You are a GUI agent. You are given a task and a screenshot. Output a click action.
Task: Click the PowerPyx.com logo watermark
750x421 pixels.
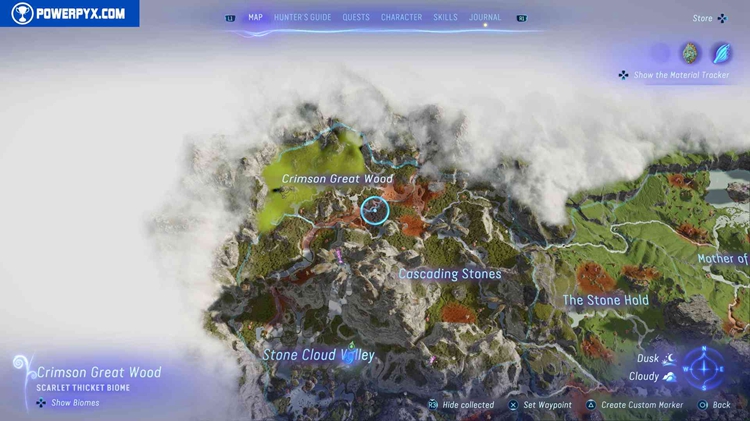click(69, 13)
